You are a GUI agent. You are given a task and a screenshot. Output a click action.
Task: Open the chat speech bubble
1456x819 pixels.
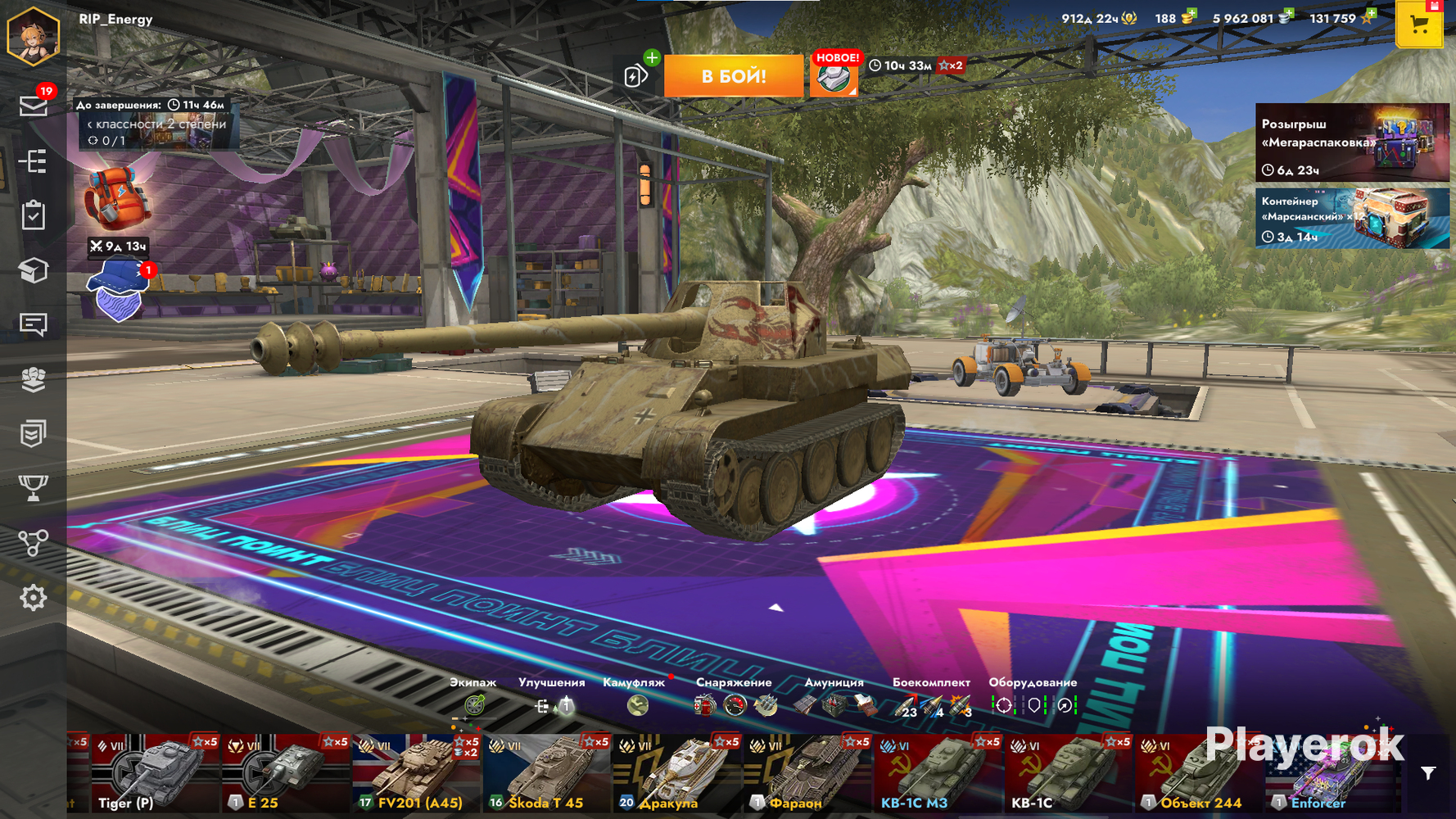pos(33,324)
